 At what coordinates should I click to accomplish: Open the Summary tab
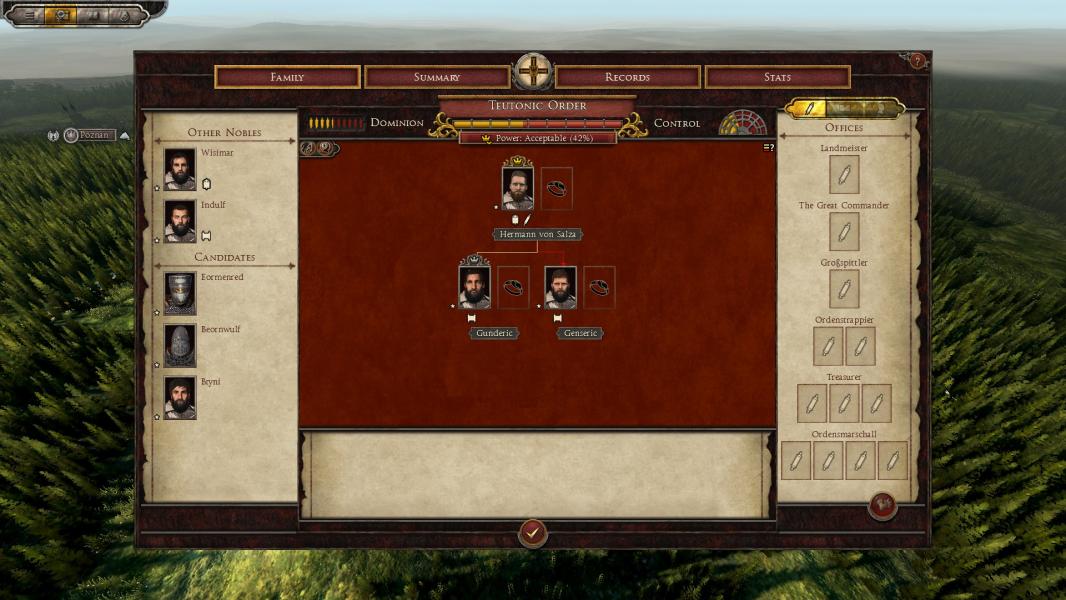pos(437,77)
